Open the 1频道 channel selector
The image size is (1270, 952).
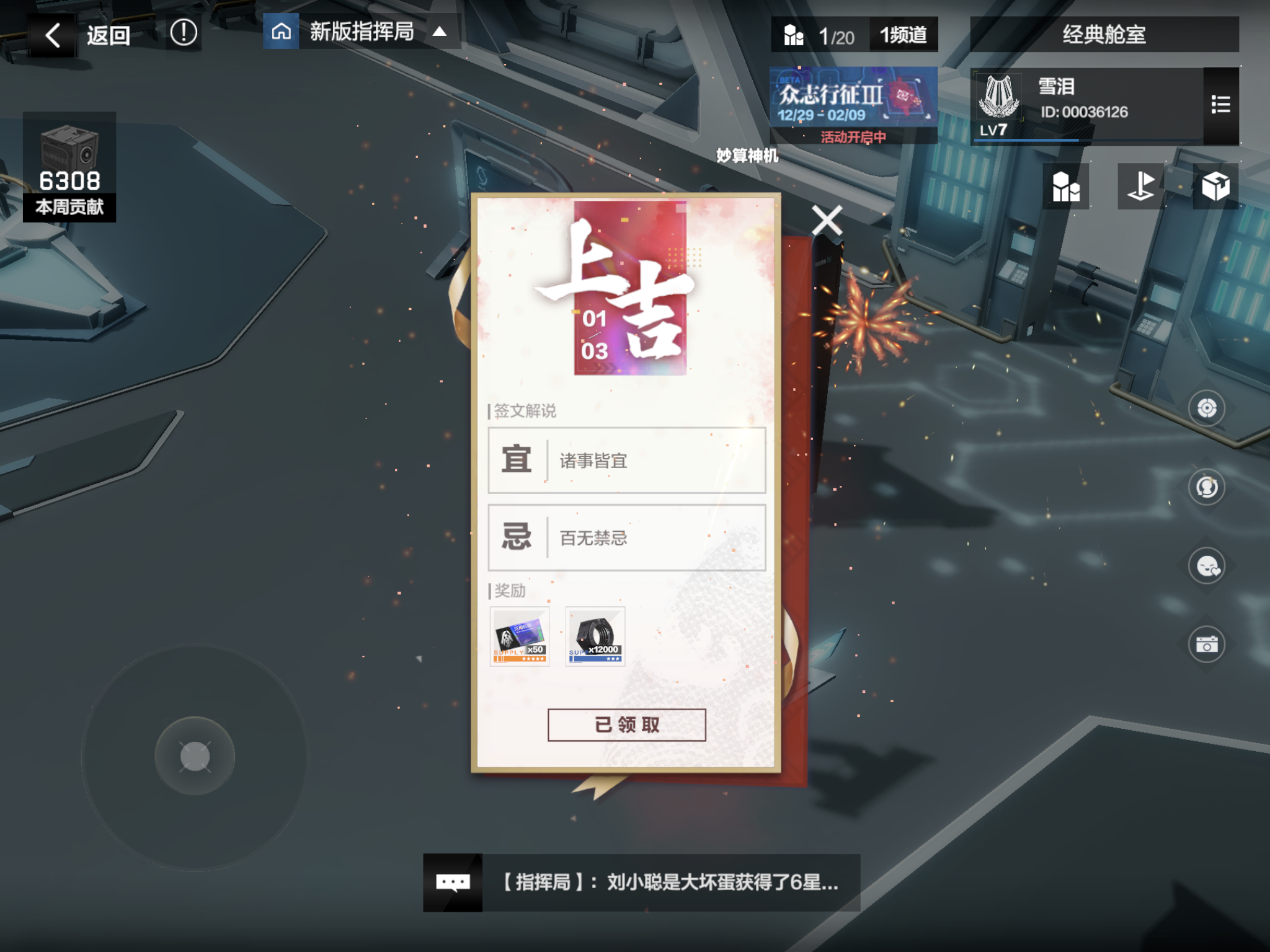903,35
